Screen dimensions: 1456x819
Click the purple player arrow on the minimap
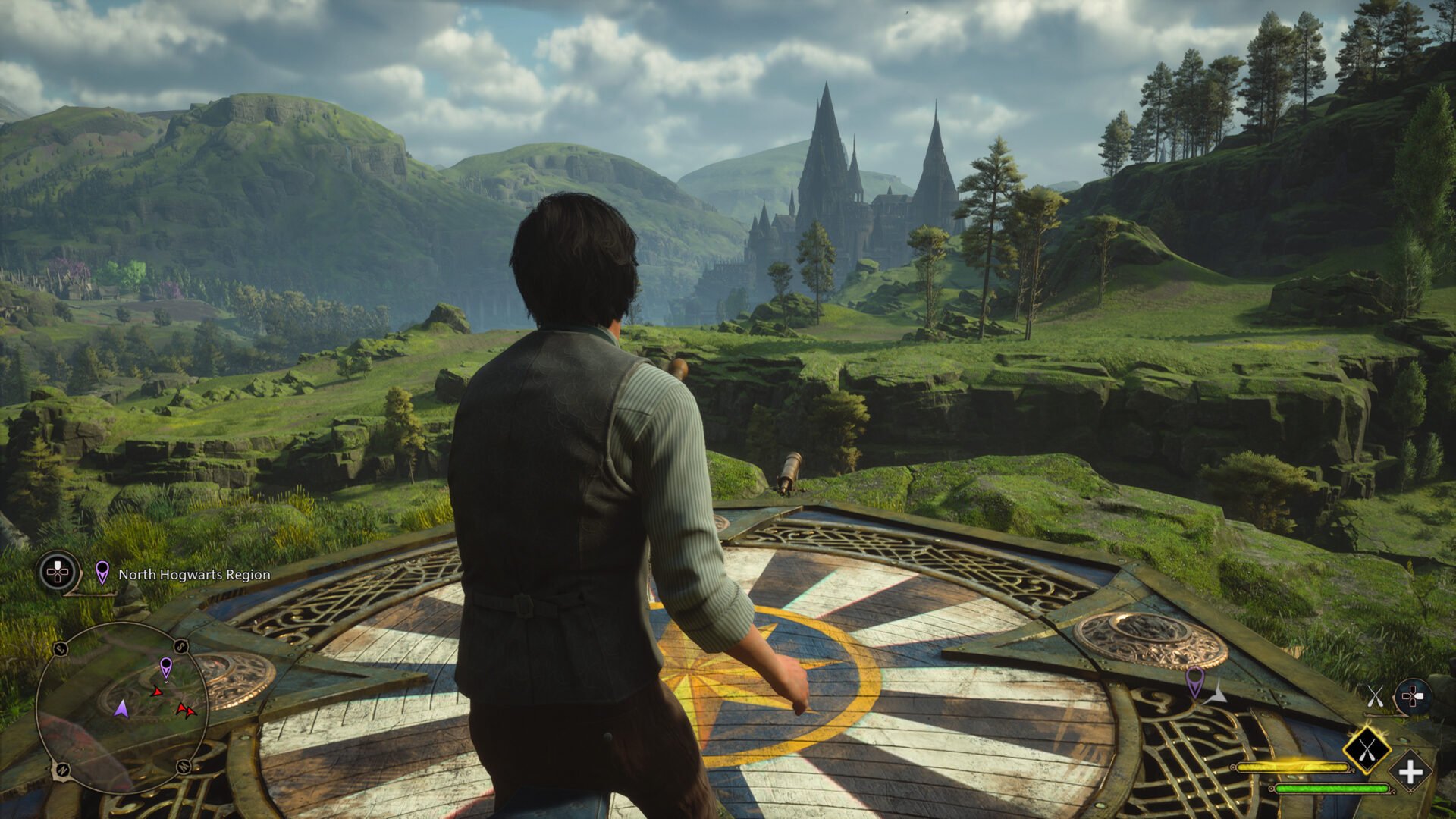(121, 709)
